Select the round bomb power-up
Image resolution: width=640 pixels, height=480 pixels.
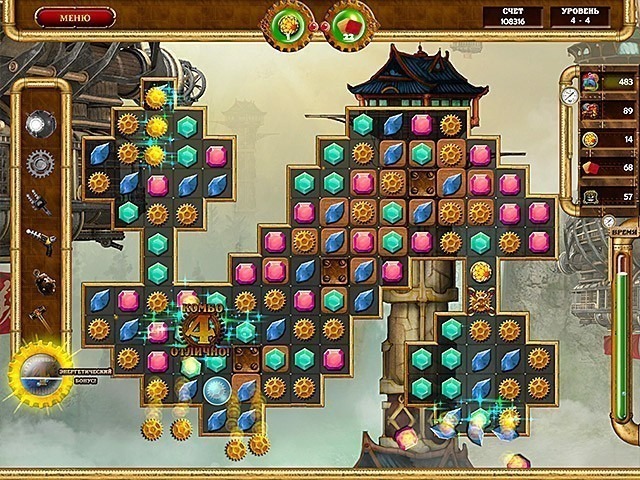(40, 281)
